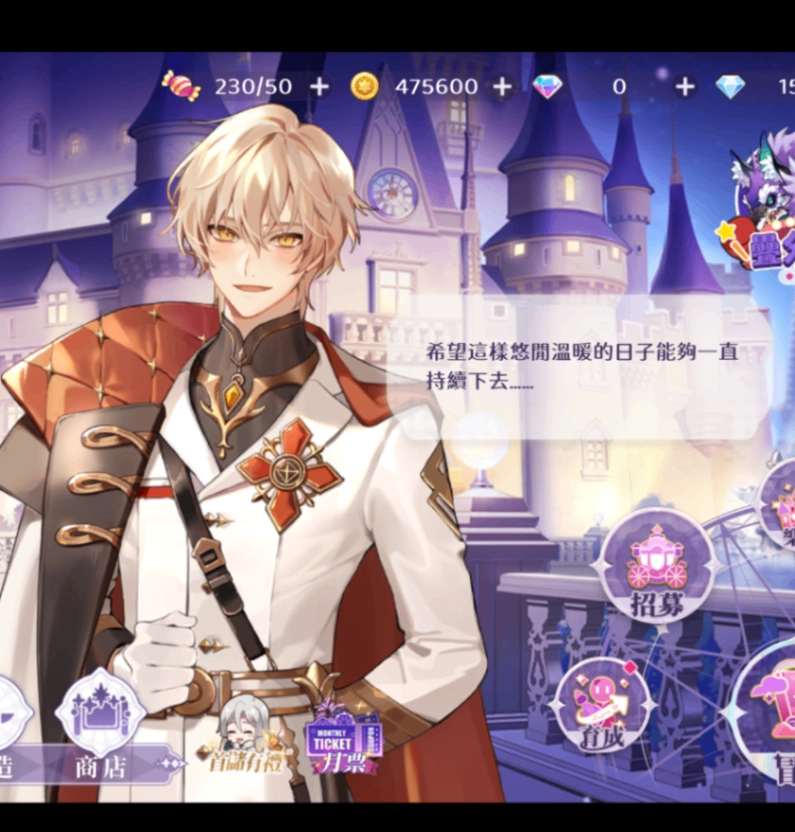Open the 招募 recruit carriage menu
The height and width of the screenshot is (832, 795).
click(x=657, y=566)
